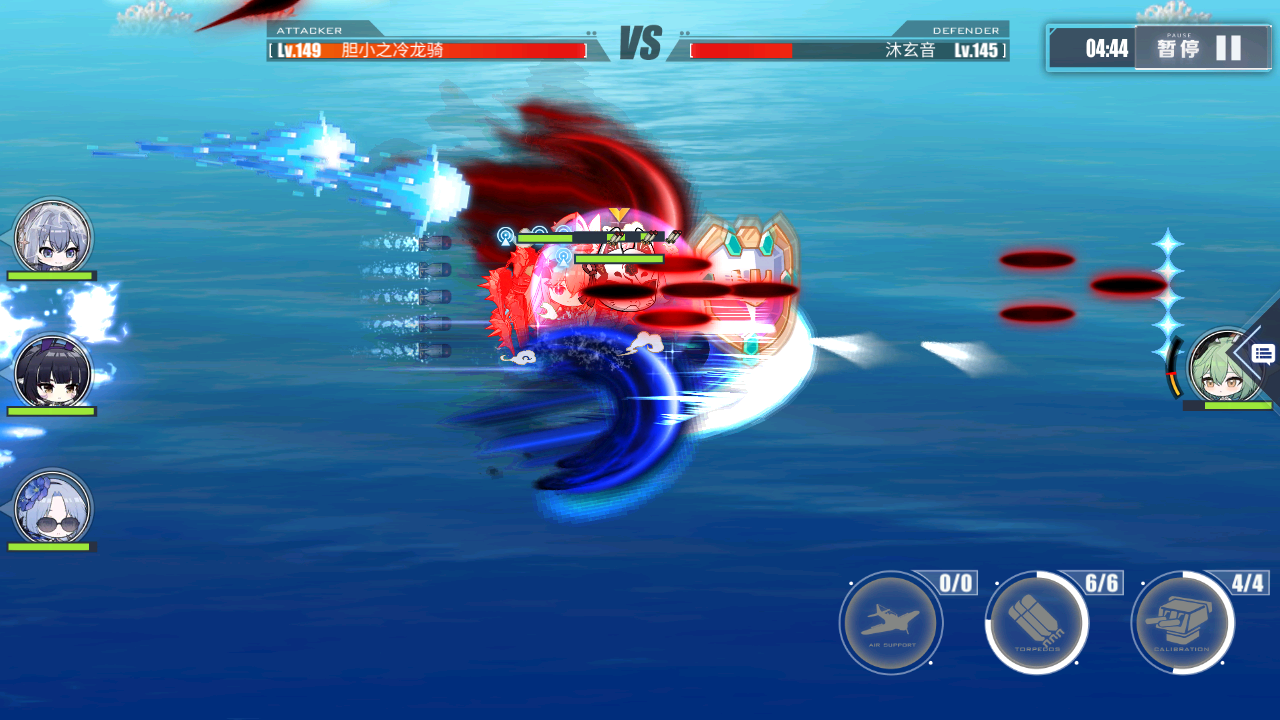
Task: Fire the Torpedoes skill
Action: pyautogui.click(x=1036, y=624)
